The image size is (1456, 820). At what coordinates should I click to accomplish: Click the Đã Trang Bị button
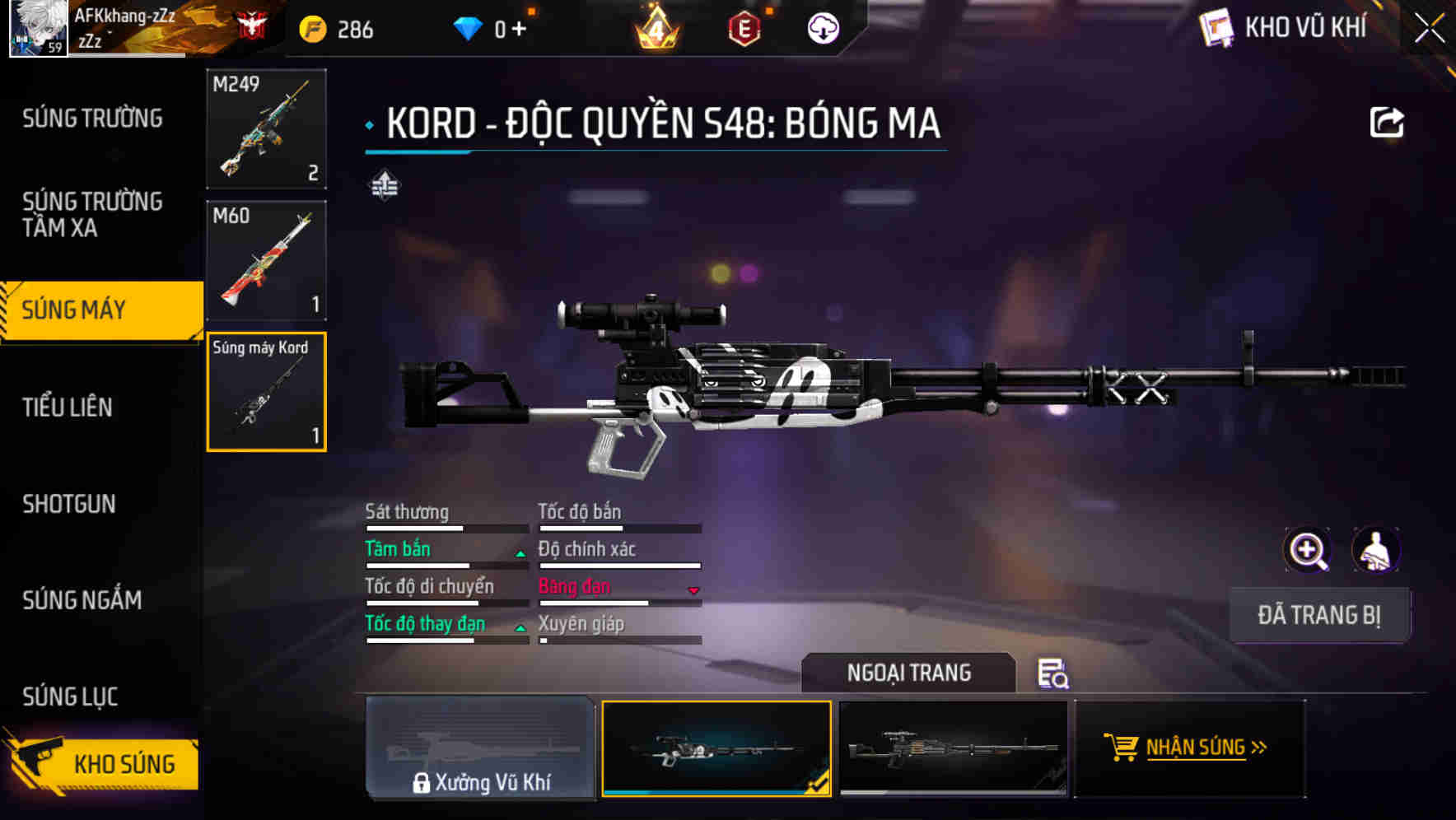tap(1318, 615)
